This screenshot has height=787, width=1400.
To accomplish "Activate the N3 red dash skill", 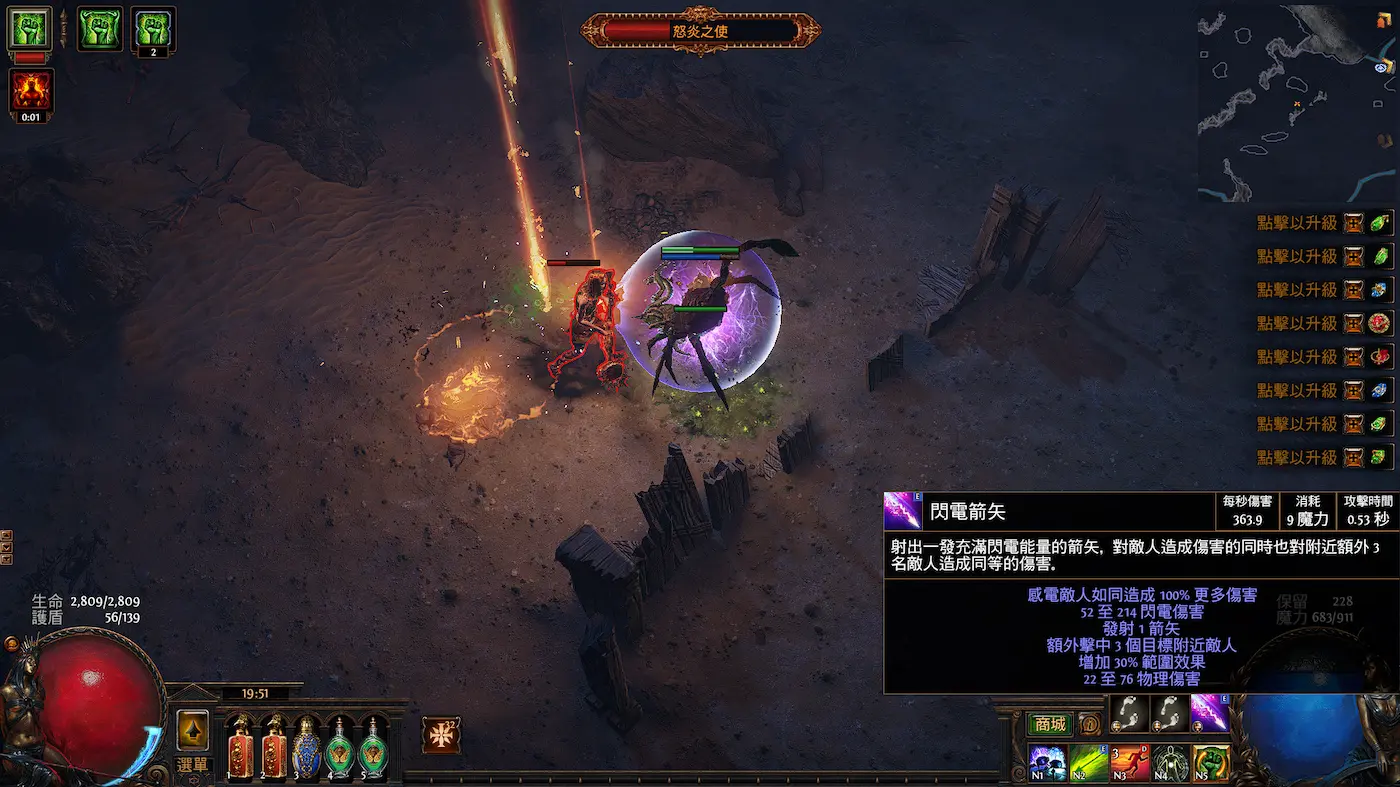I will pyautogui.click(x=1129, y=763).
